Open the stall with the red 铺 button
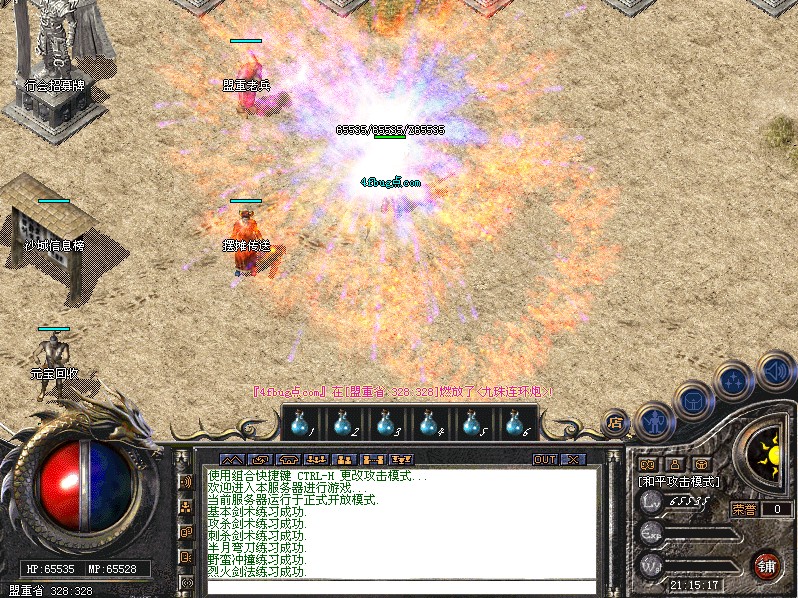The height and width of the screenshot is (598, 798). click(x=768, y=565)
